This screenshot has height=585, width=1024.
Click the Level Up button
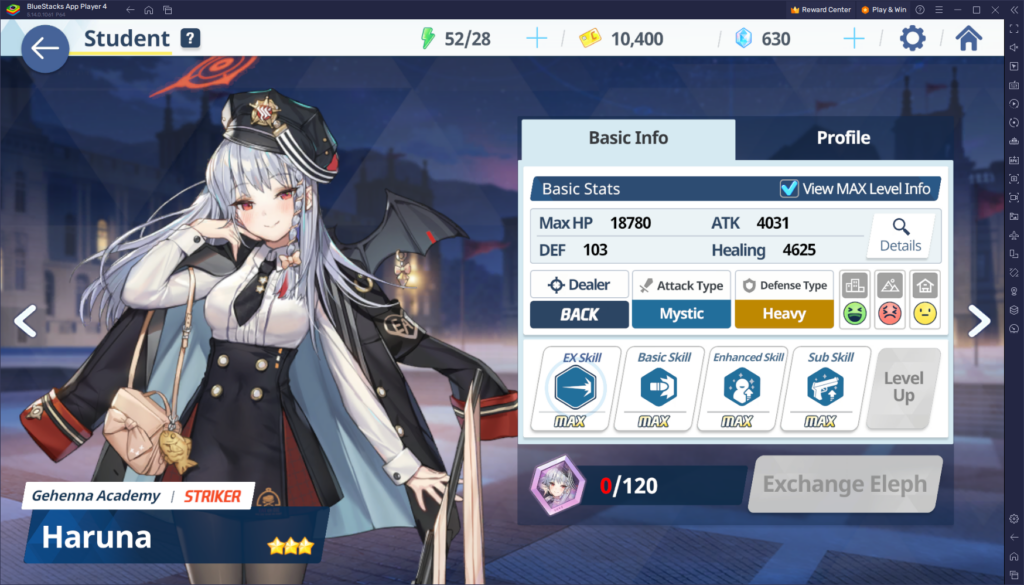(904, 388)
